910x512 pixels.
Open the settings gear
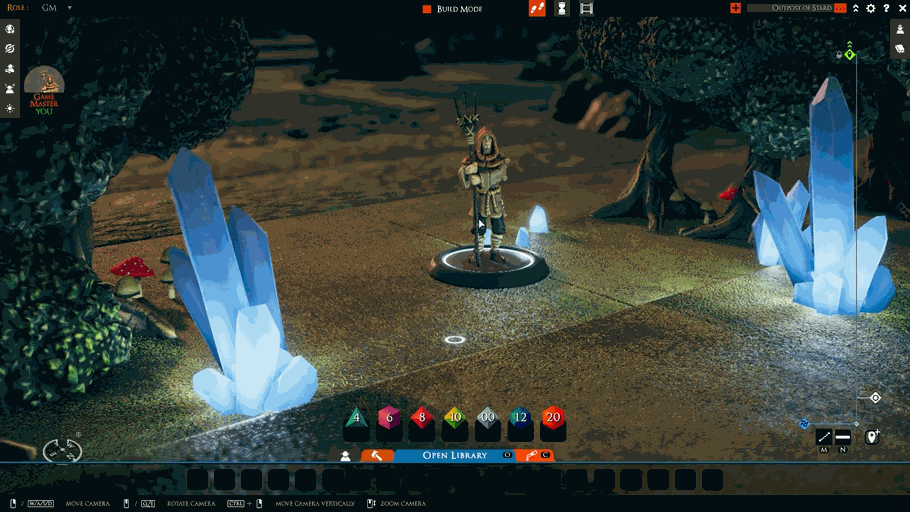click(x=871, y=8)
